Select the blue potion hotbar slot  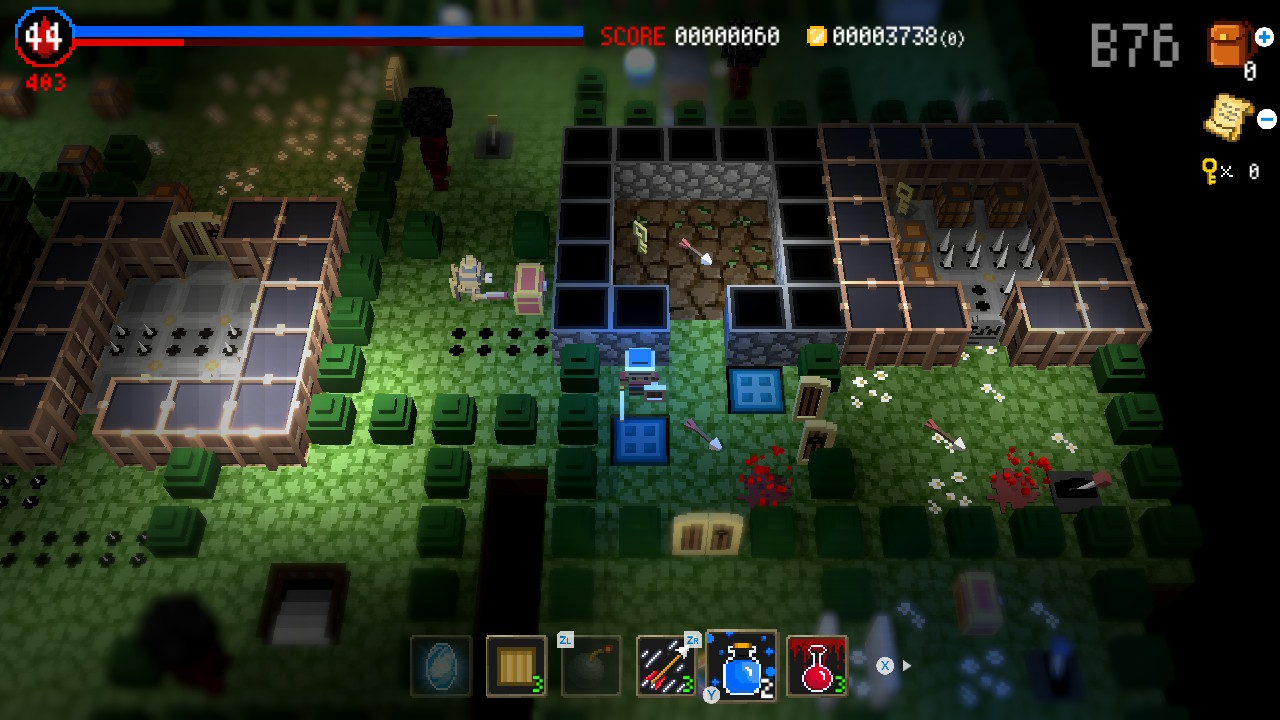pyautogui.click(x=742, y=665)
